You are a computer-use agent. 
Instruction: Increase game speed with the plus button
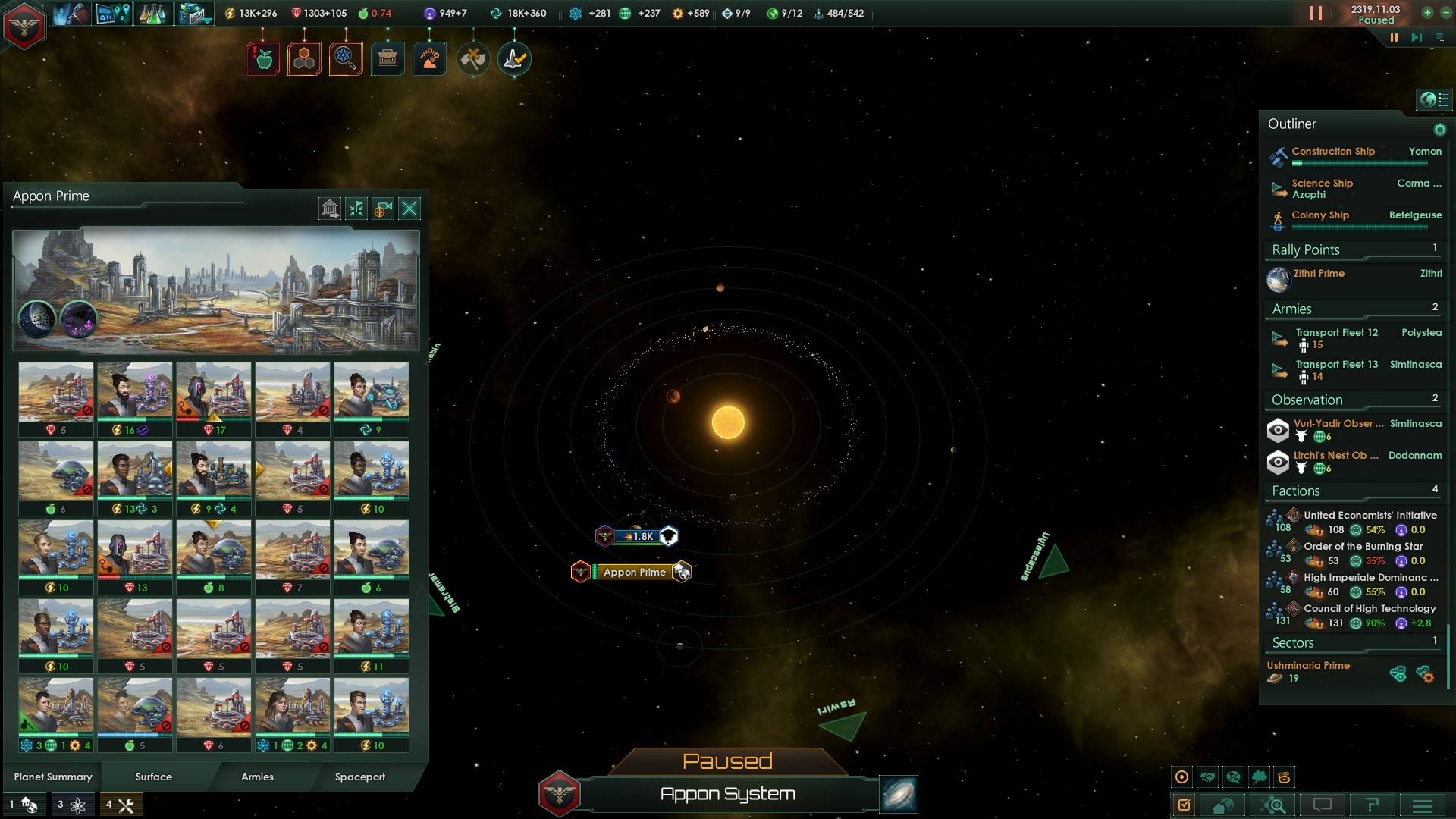tap(1427, 12)
